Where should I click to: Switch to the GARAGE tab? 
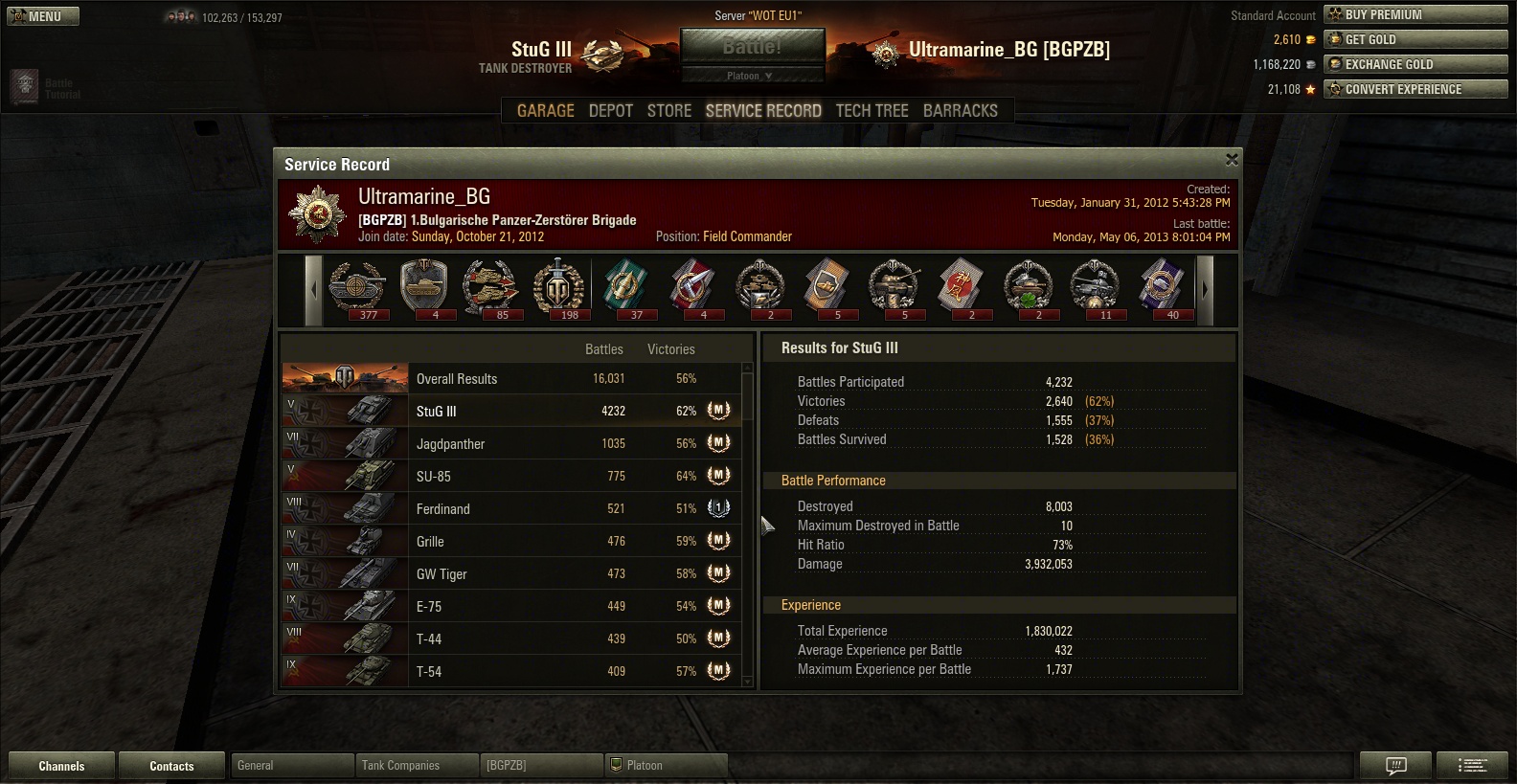point(546,111)
